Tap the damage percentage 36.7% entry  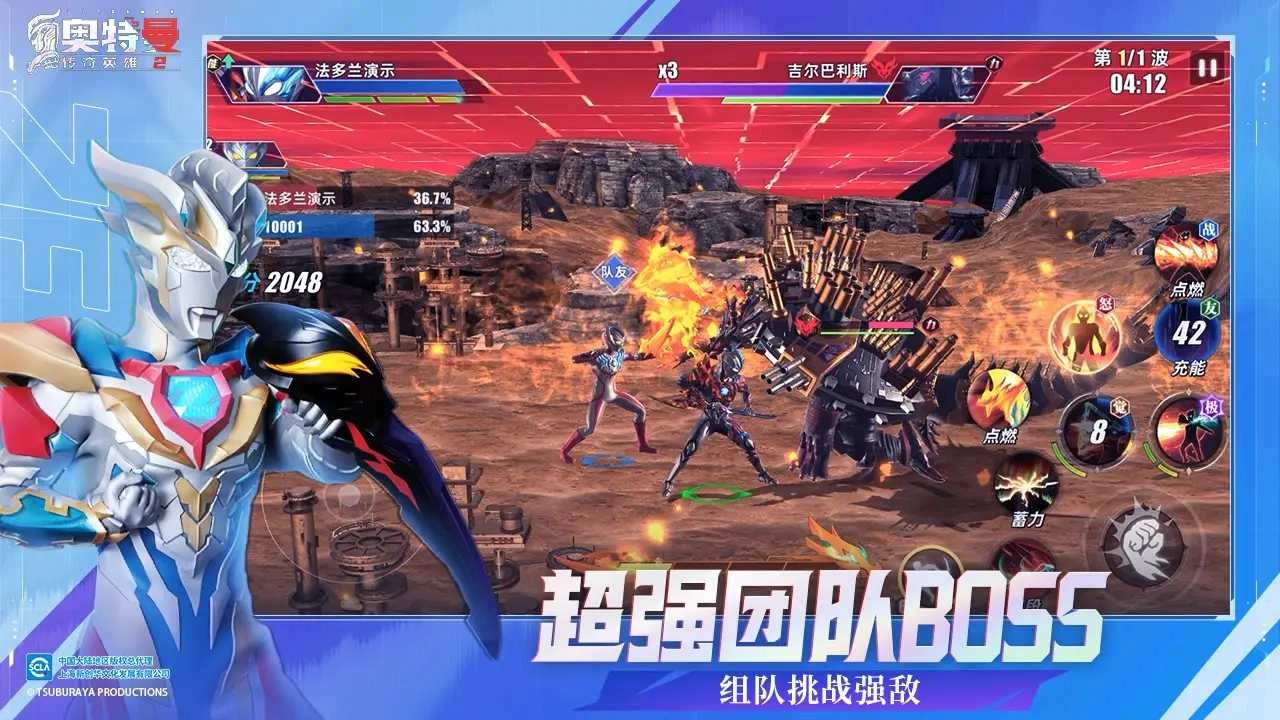[430, 199]
